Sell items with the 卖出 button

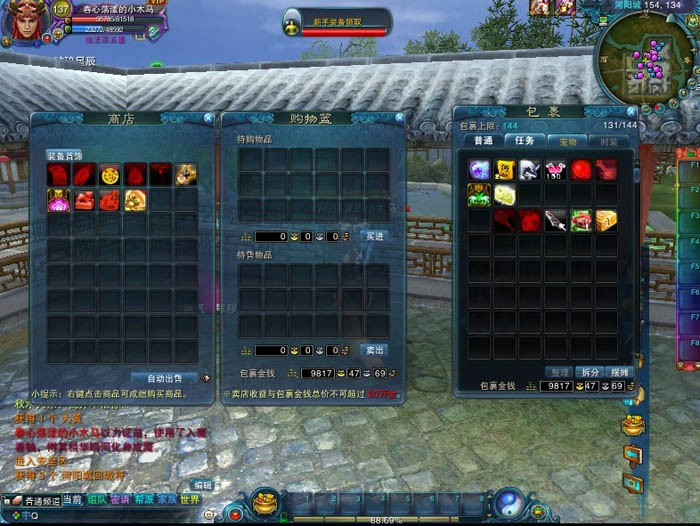coord(373,350)
